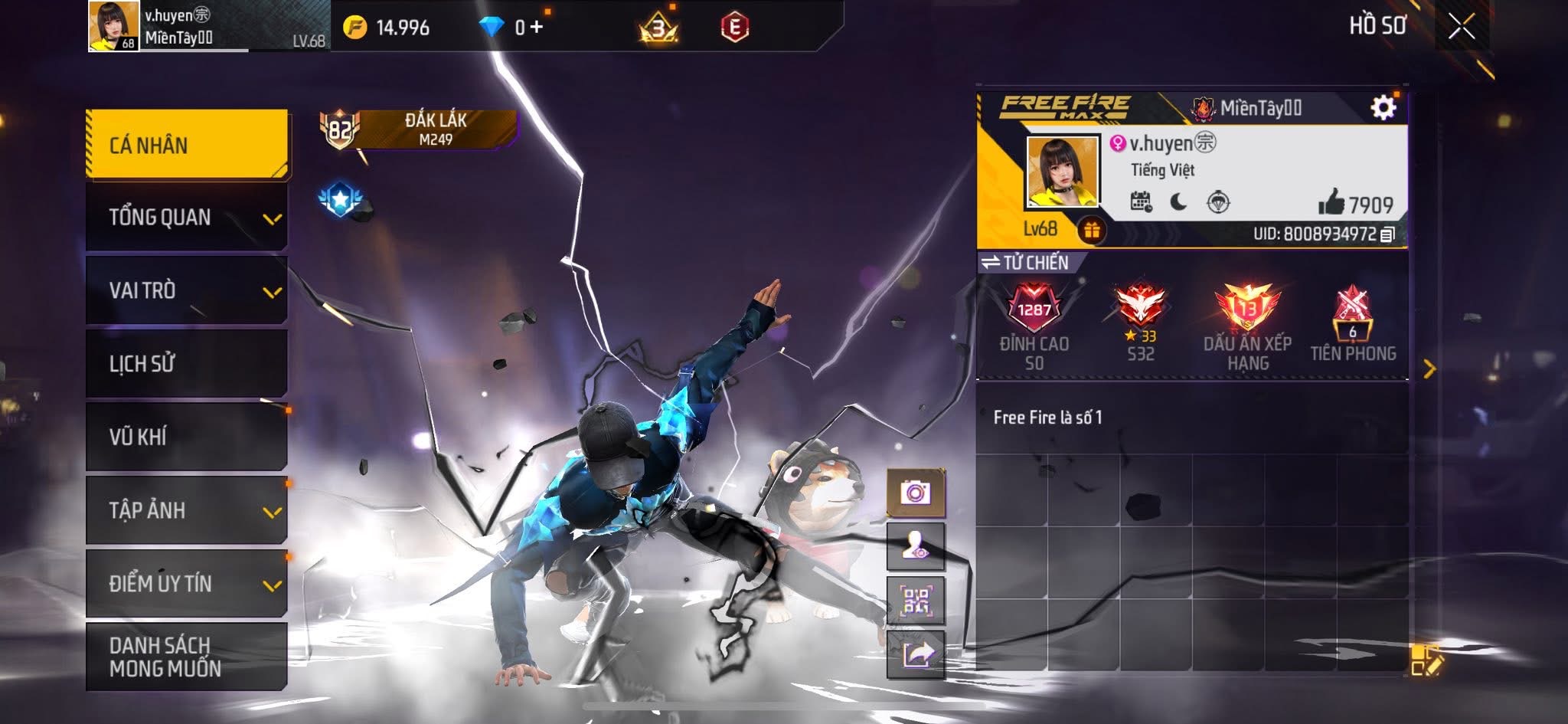
Task: Click the orange gift box icon
Action: (x=1092, y=230)
